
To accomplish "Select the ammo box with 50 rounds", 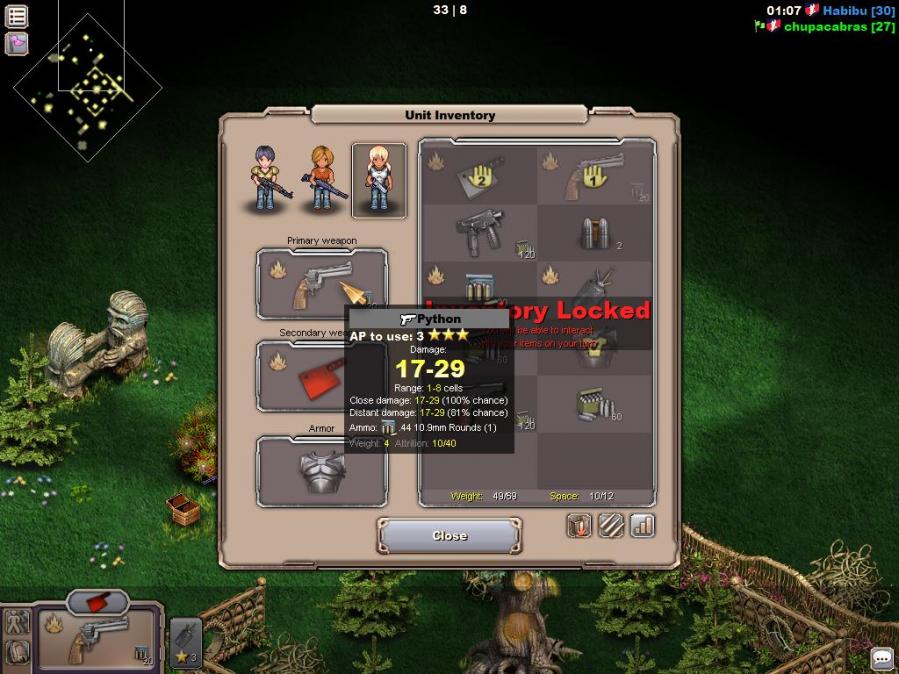I will point(596,405).
